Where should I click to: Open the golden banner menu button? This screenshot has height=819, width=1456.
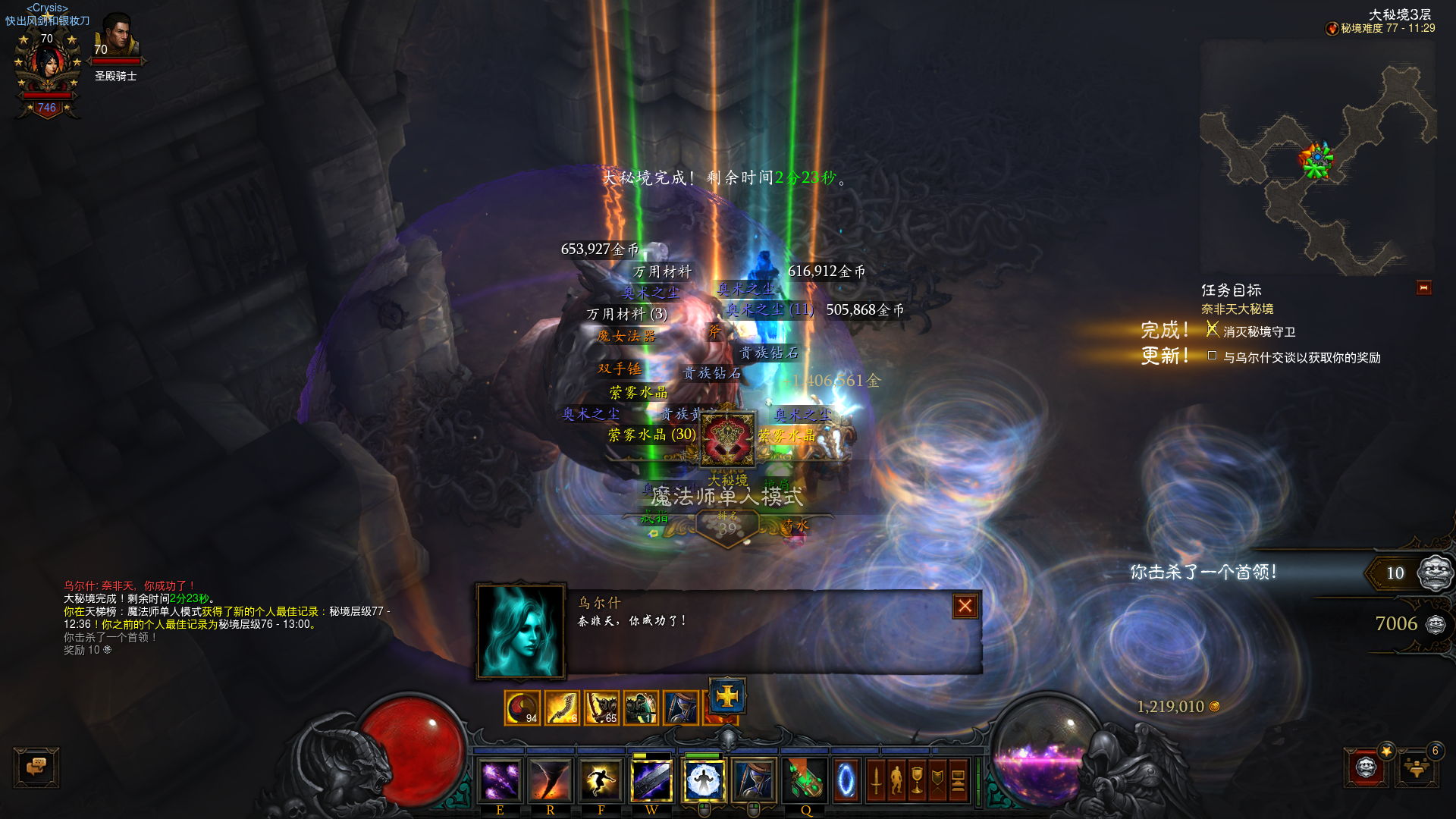937,780
